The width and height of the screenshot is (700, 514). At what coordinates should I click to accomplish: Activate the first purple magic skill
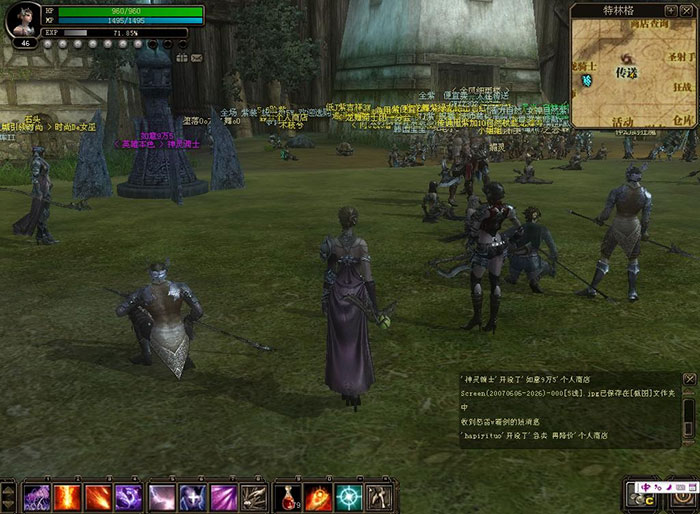[x=37, y=496]
